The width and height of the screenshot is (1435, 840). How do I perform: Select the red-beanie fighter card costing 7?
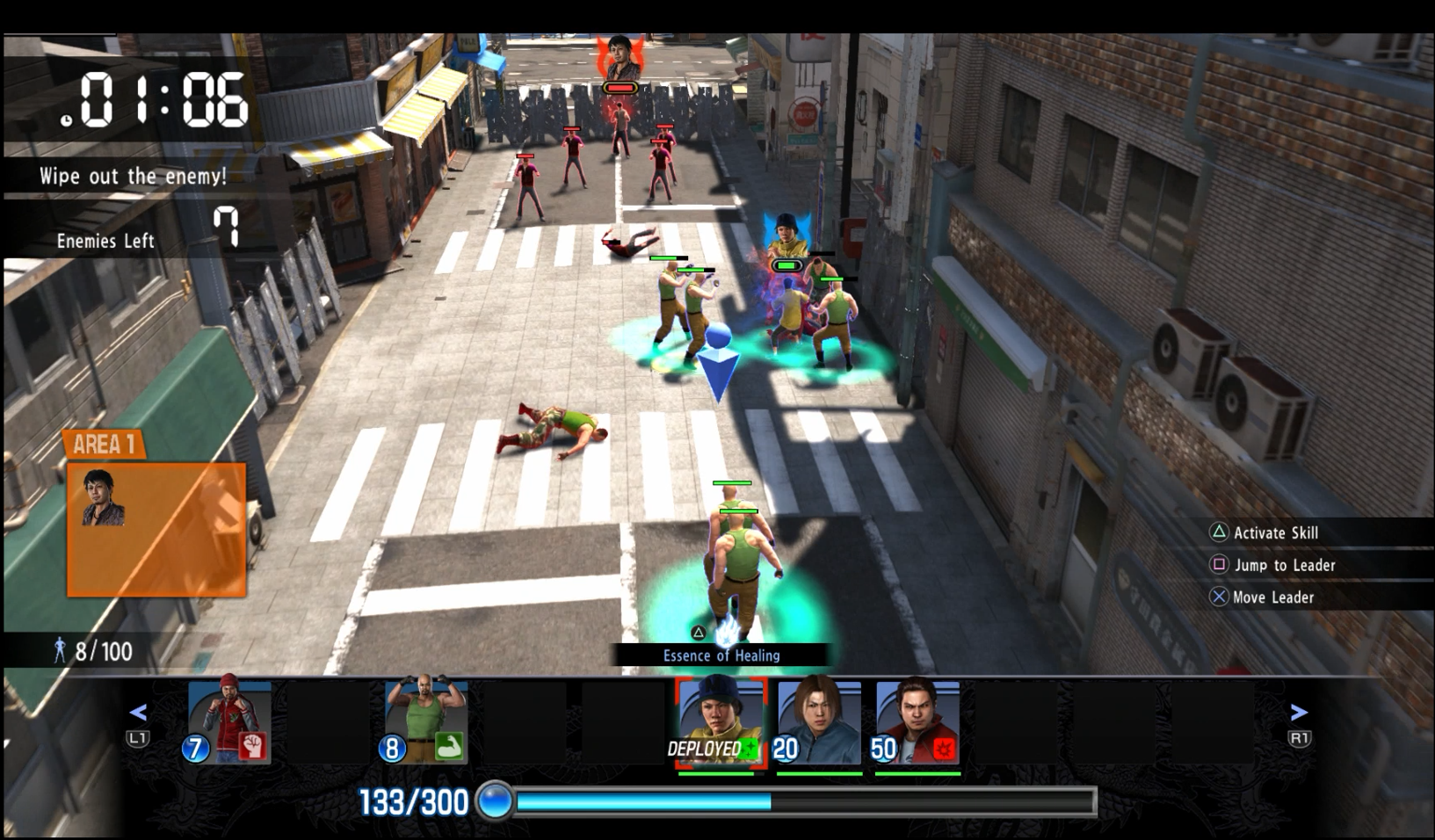(x=228, y=721)
